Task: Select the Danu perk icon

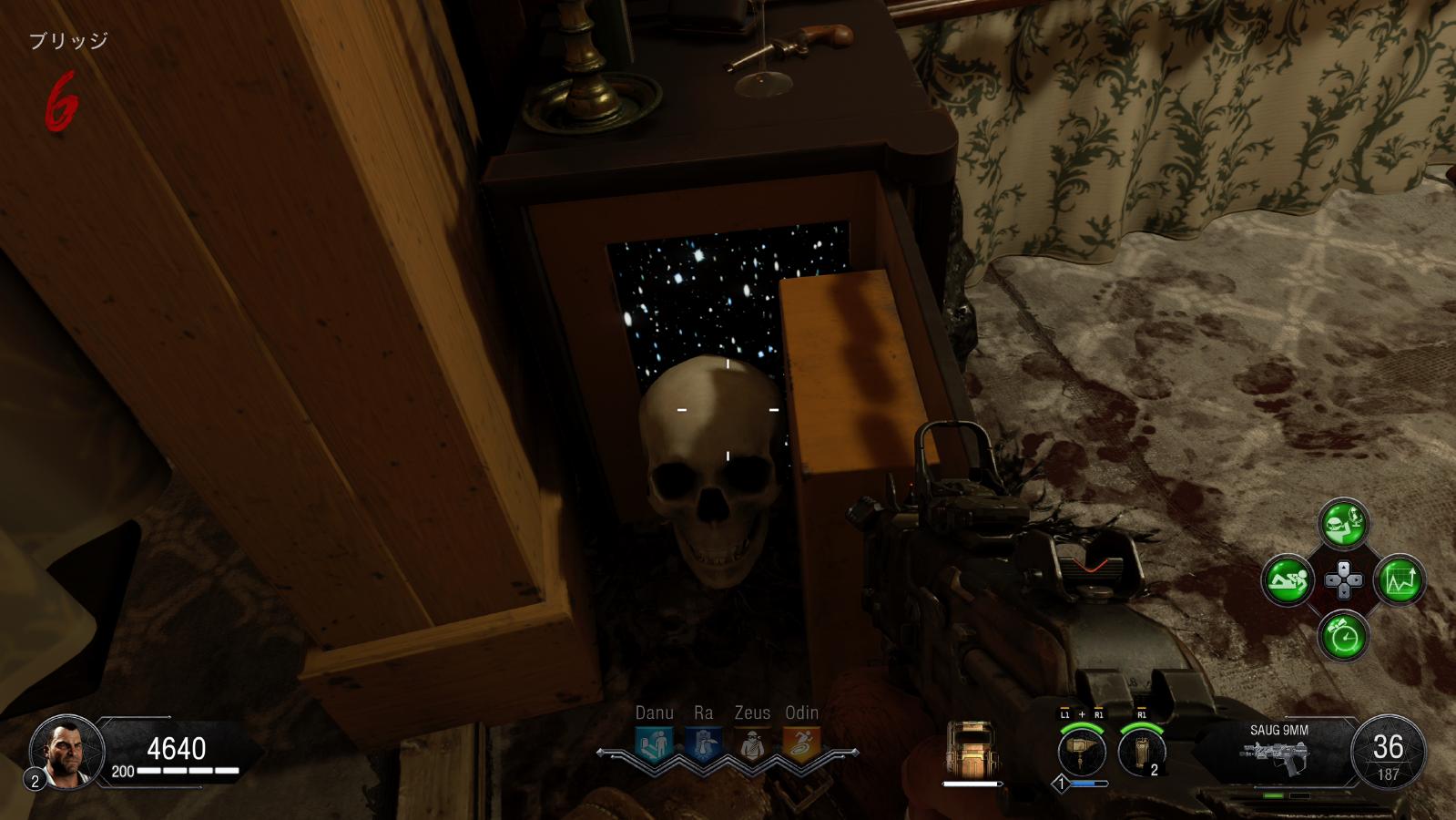Action: 654,744
